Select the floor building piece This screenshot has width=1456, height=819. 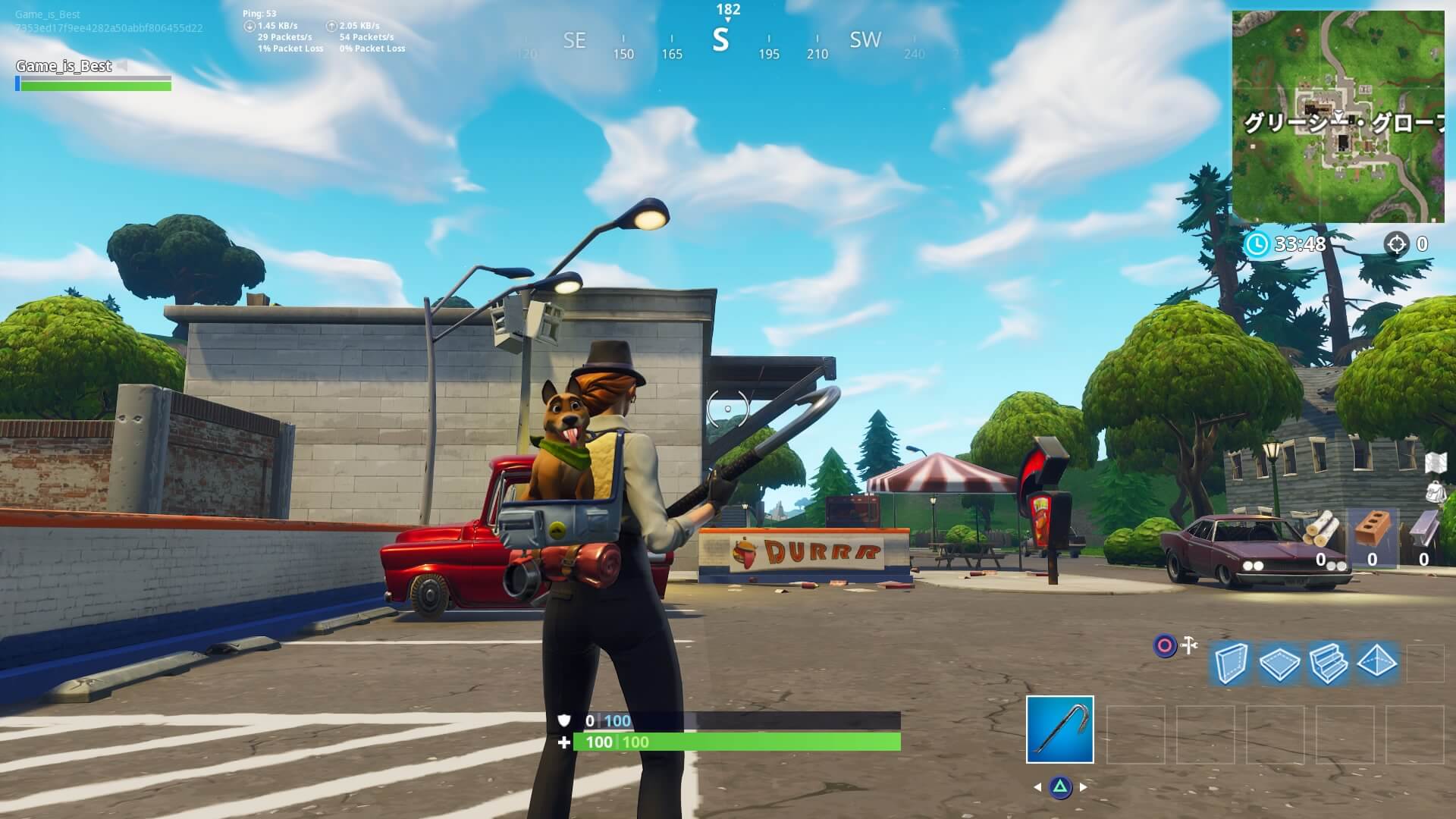click(x=1279, y=664)
